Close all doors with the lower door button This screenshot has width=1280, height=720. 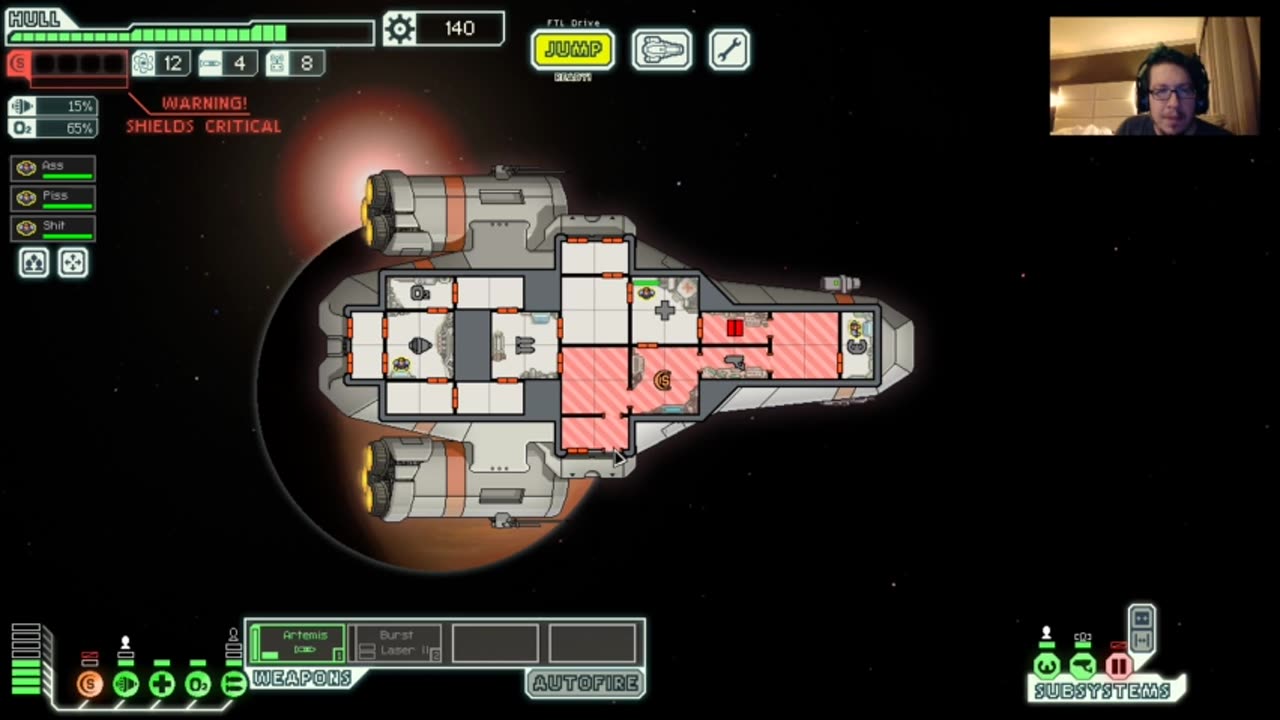[1142, 640]
